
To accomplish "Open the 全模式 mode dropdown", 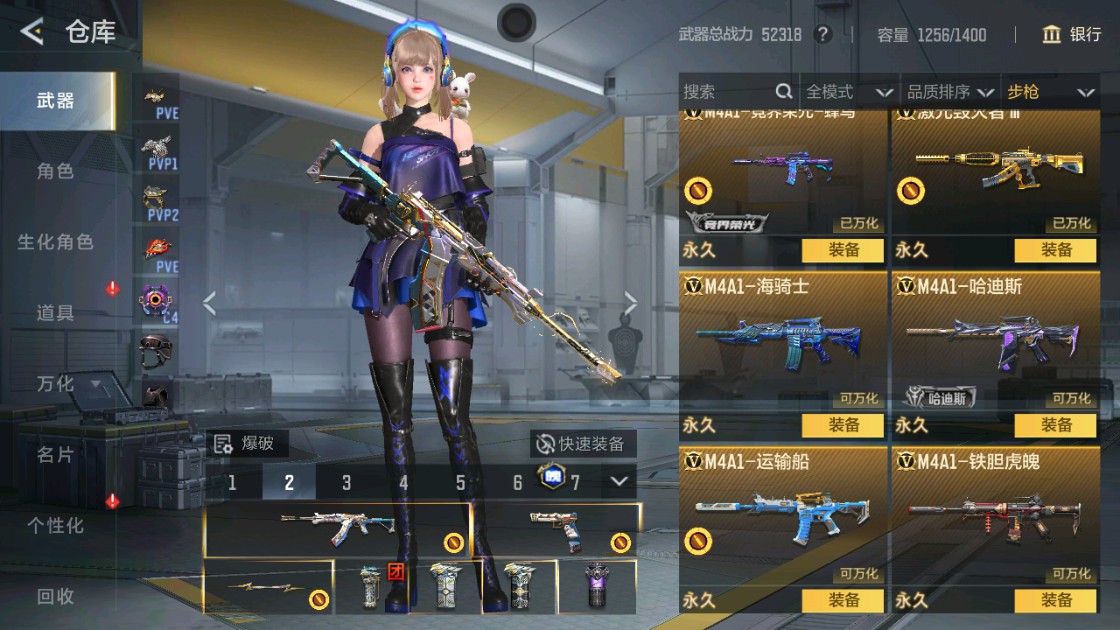I will click(x=848, y=92).
